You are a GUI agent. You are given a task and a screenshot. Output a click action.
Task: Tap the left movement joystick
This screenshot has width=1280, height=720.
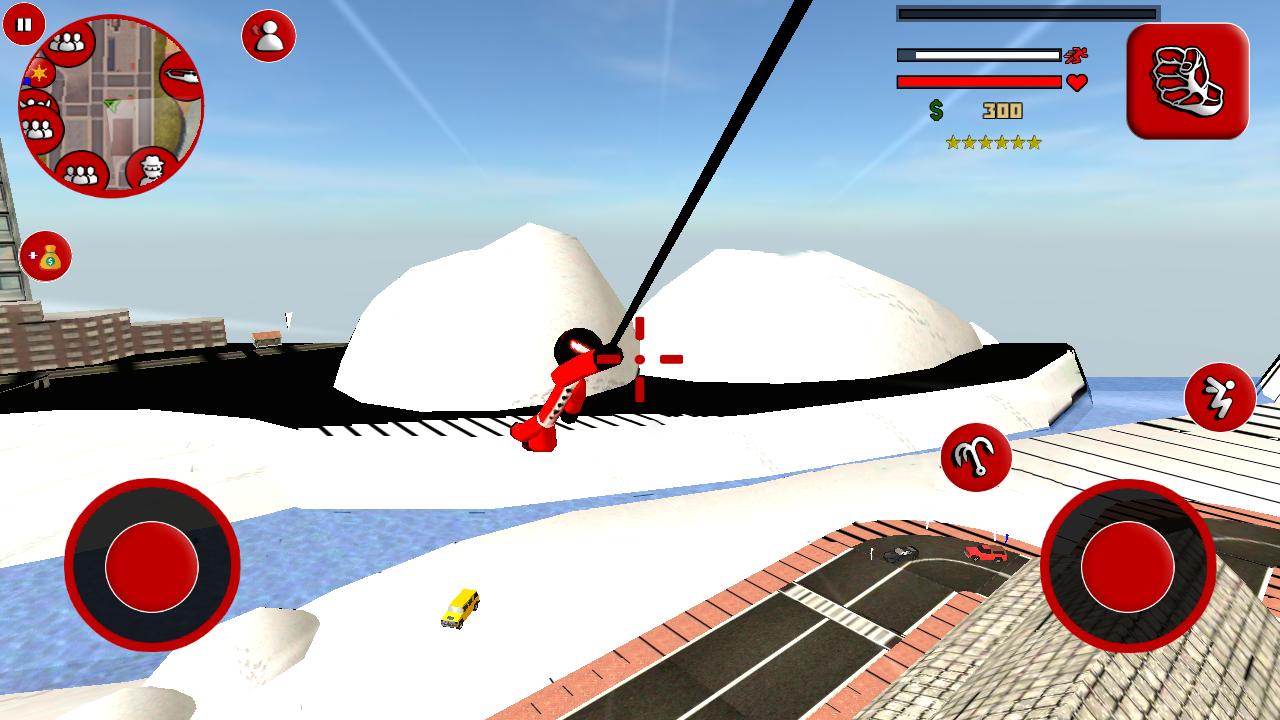coord(152,565)
